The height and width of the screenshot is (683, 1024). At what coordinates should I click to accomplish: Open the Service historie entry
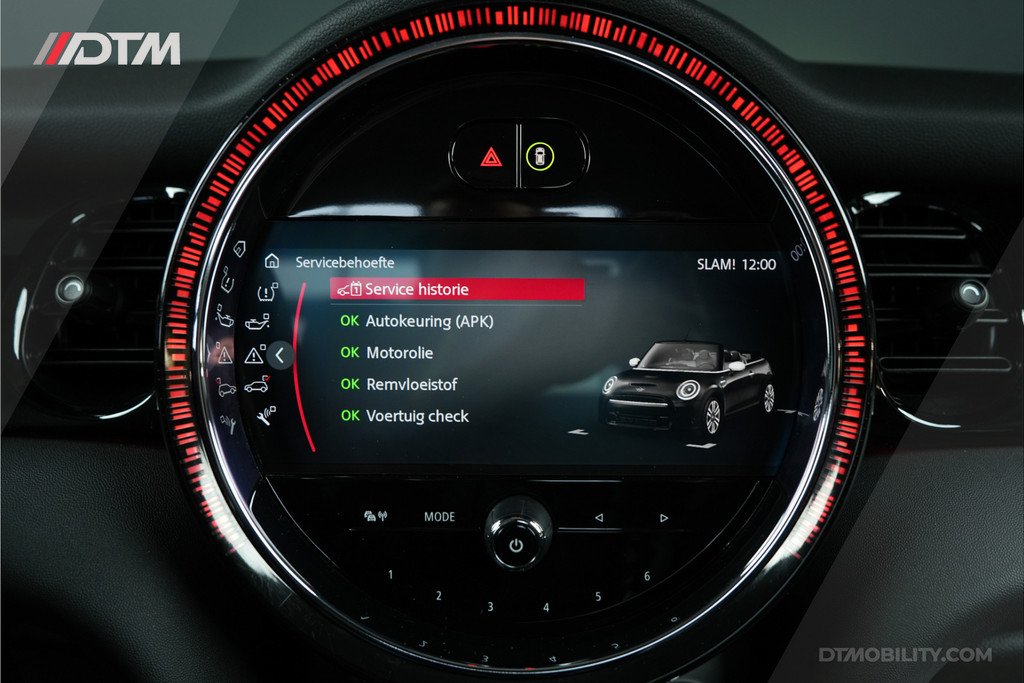pos(456,289)
